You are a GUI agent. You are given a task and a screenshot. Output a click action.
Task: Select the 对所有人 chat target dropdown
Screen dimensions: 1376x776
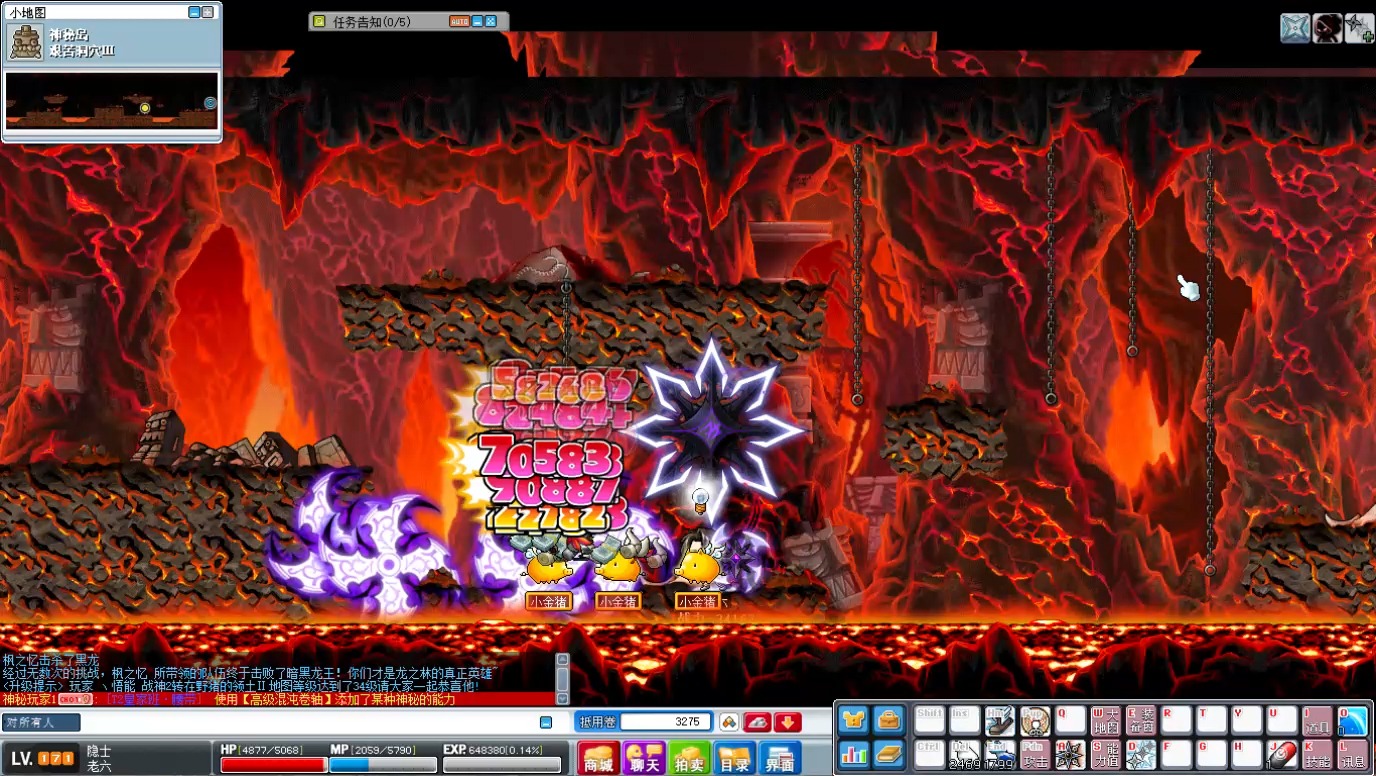[41, 722]
